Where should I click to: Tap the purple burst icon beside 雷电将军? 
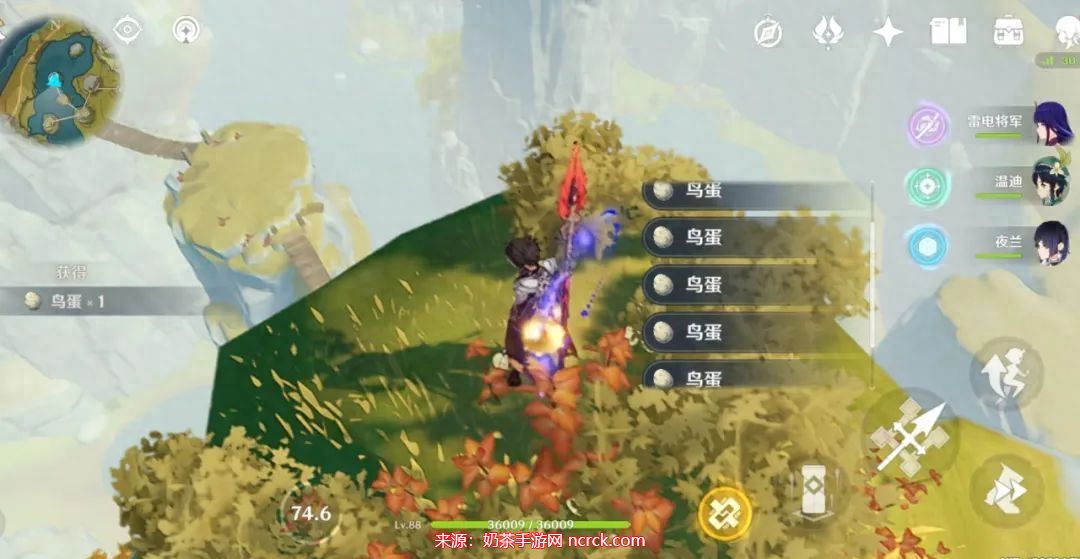(927, 127)
